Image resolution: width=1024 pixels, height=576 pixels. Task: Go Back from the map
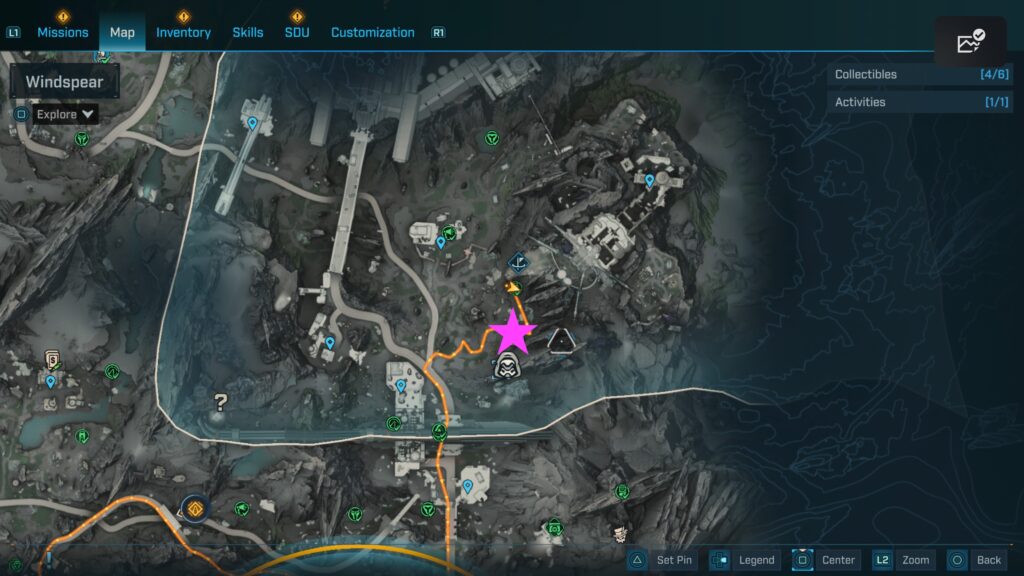tap(976, 560)
